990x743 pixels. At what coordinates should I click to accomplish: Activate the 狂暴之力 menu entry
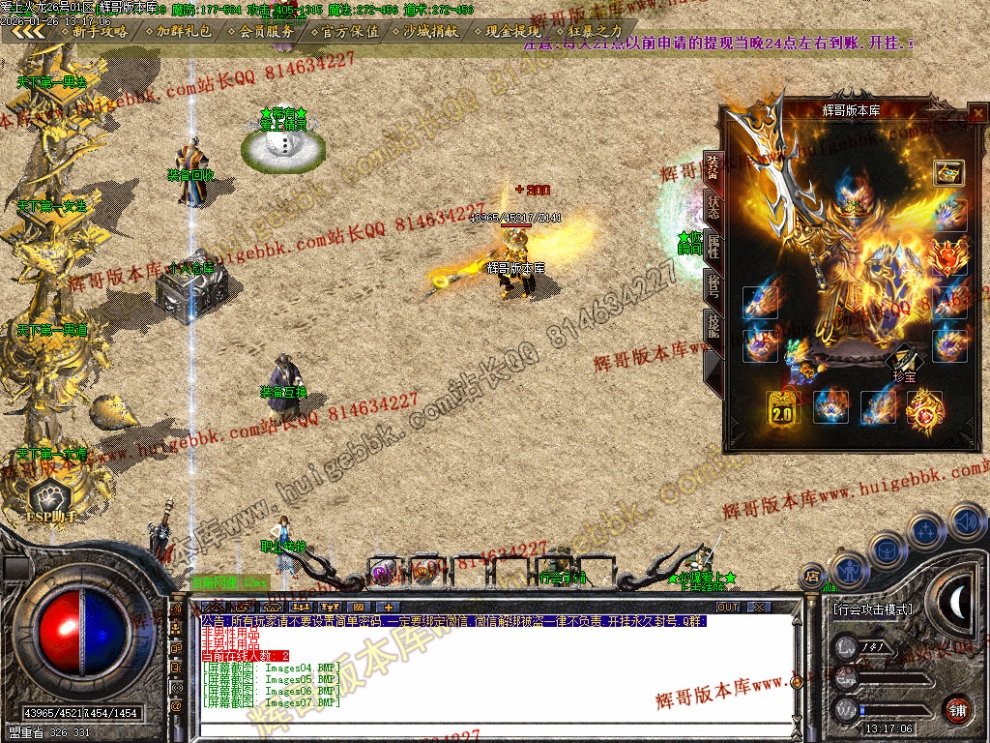[x=594, y=31]
